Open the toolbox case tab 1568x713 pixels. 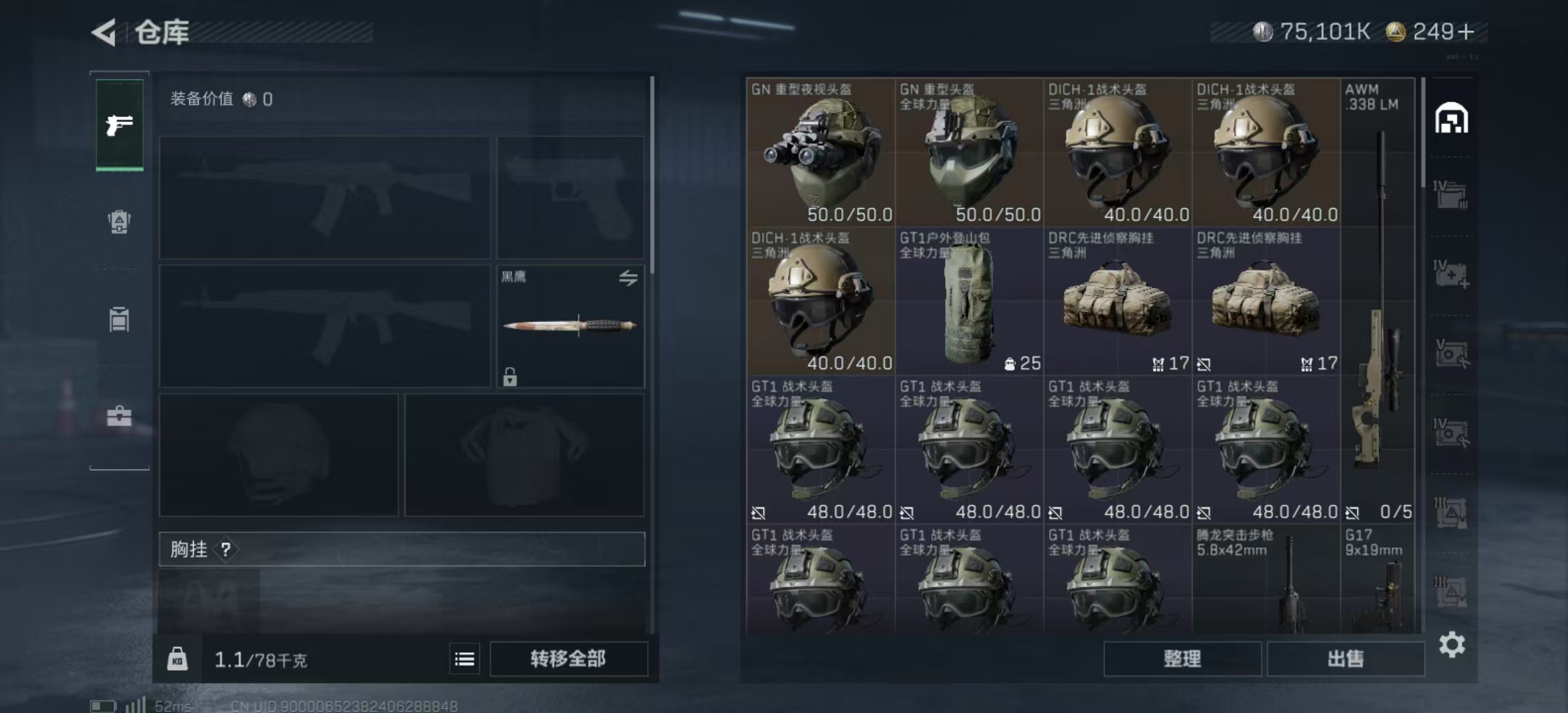click(x=119, y=416)
